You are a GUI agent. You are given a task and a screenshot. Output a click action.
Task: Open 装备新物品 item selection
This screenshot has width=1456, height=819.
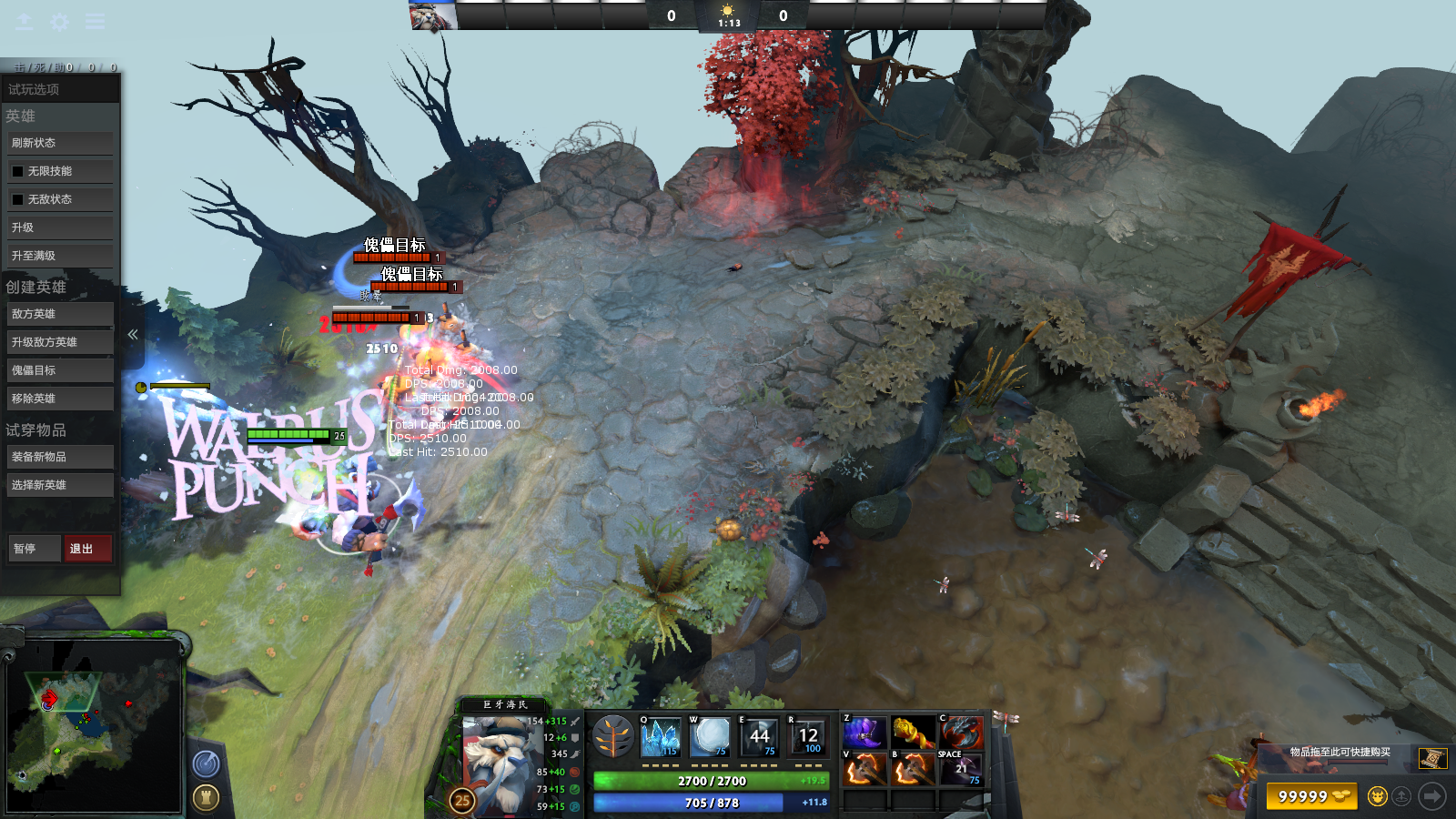tap(60, 457)
